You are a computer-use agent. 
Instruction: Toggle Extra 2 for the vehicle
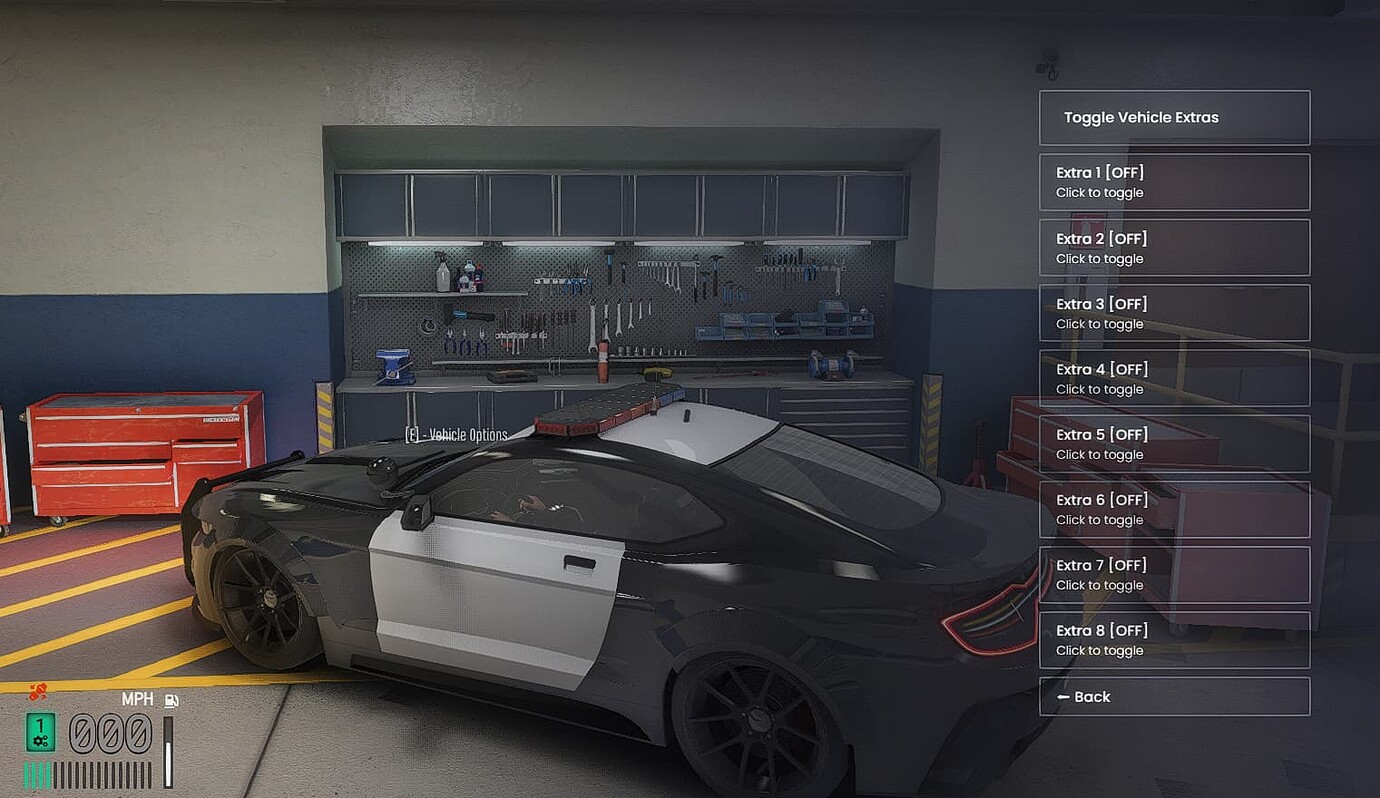click(x=1174, y=247)
